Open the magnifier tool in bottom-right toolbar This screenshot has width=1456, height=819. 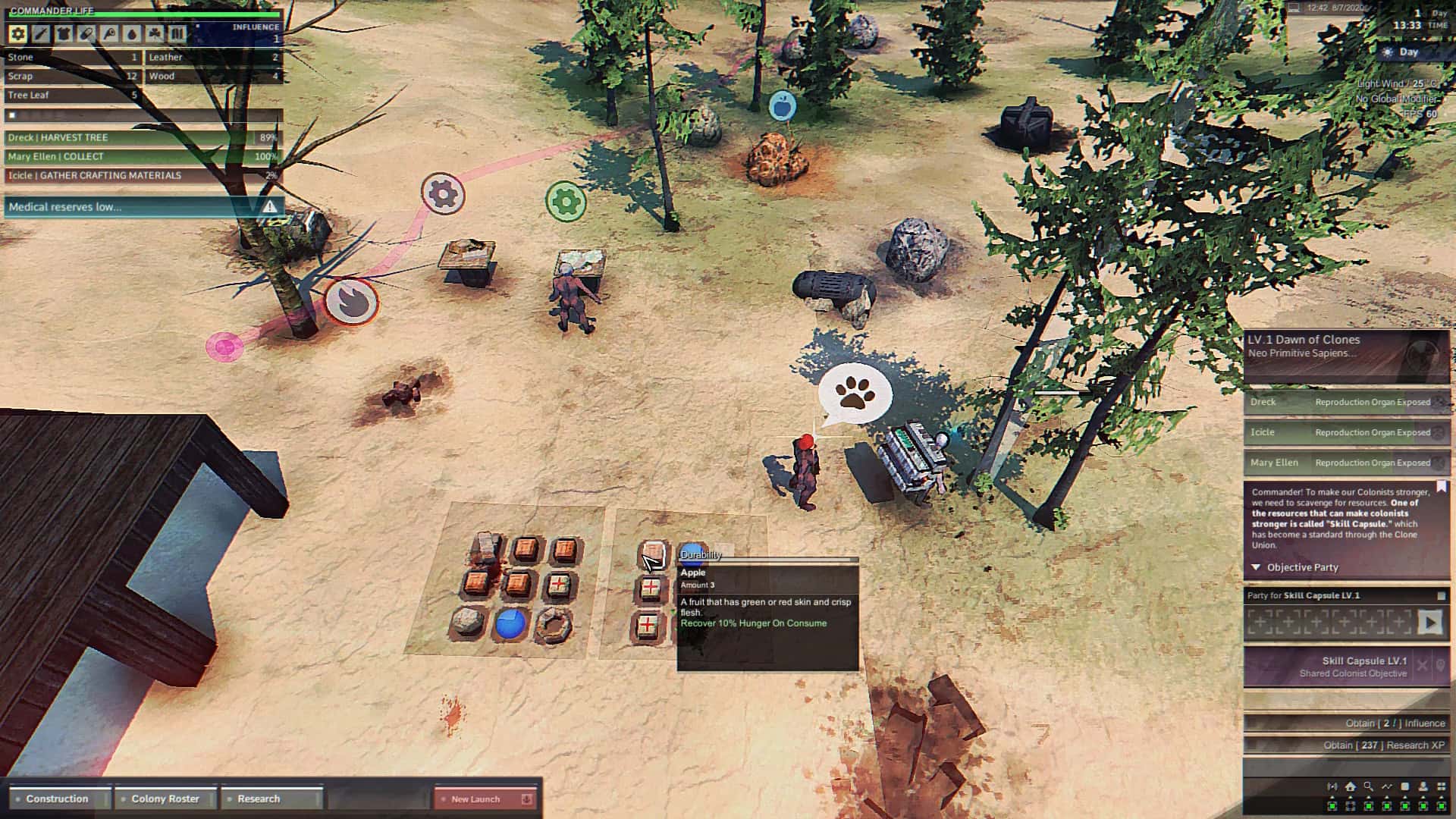[1368, 786]
